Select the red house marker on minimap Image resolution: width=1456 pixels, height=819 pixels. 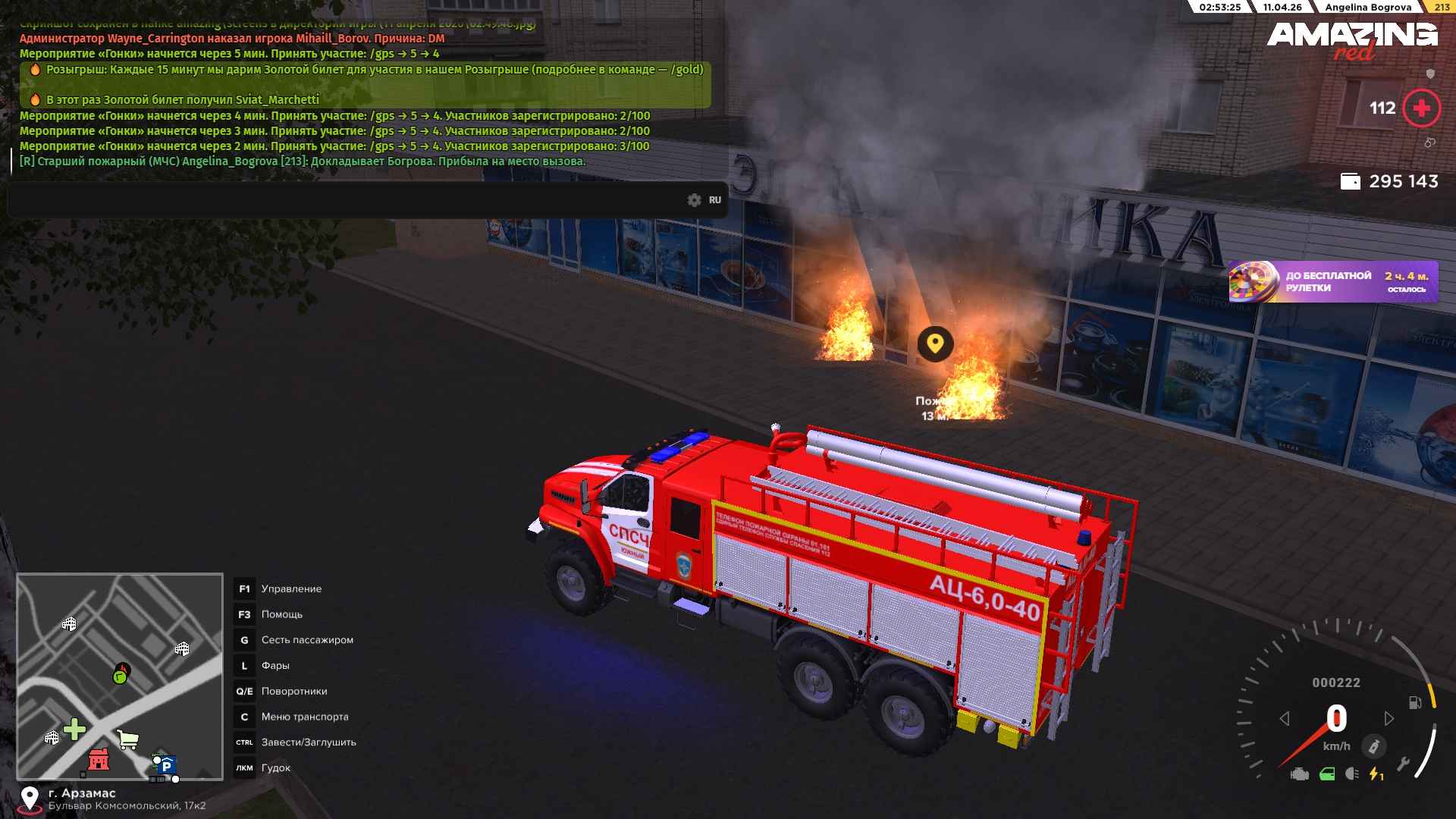(99, 758)
